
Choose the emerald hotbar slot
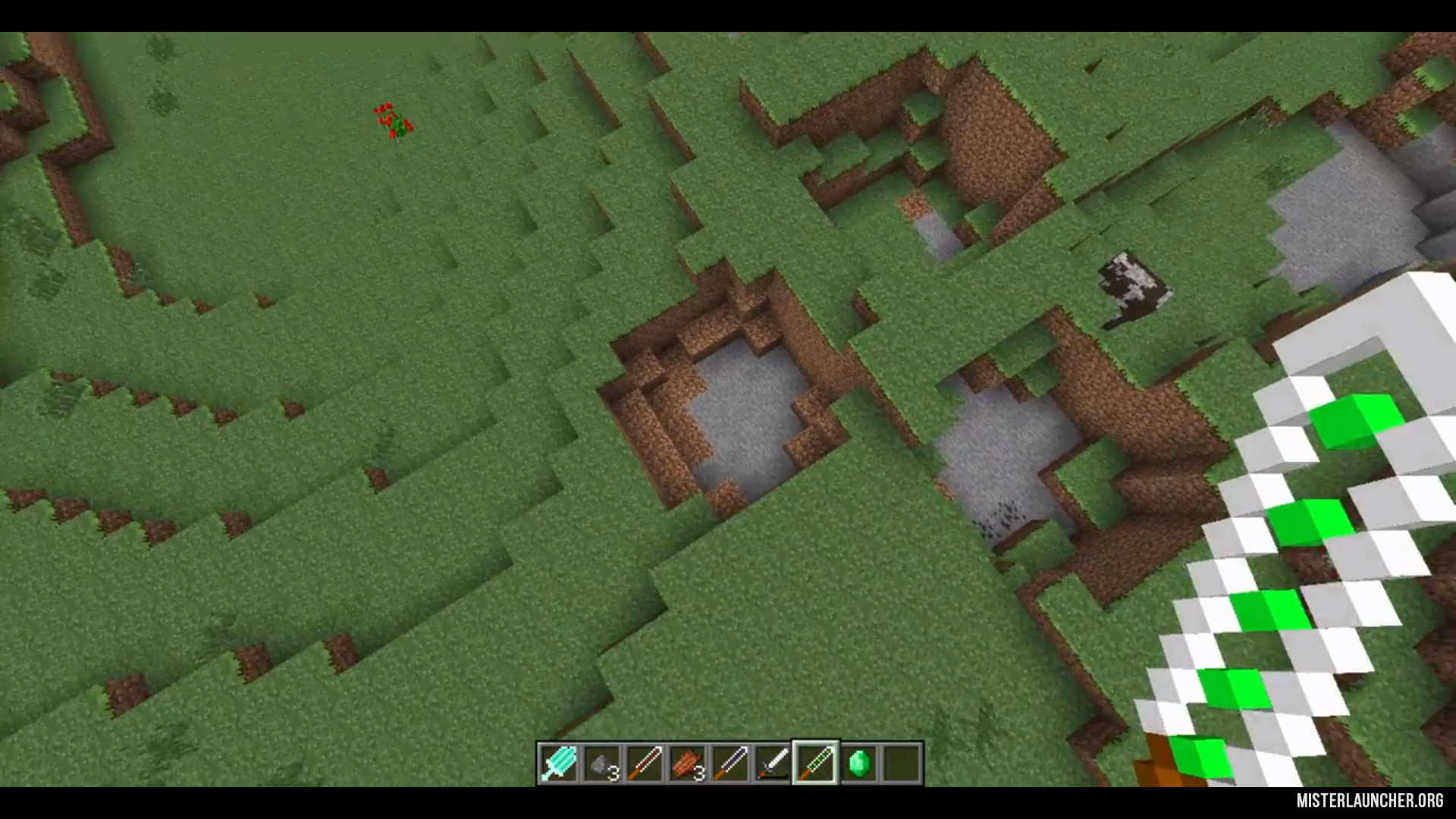pyautogui.click(x=858, y=763)
